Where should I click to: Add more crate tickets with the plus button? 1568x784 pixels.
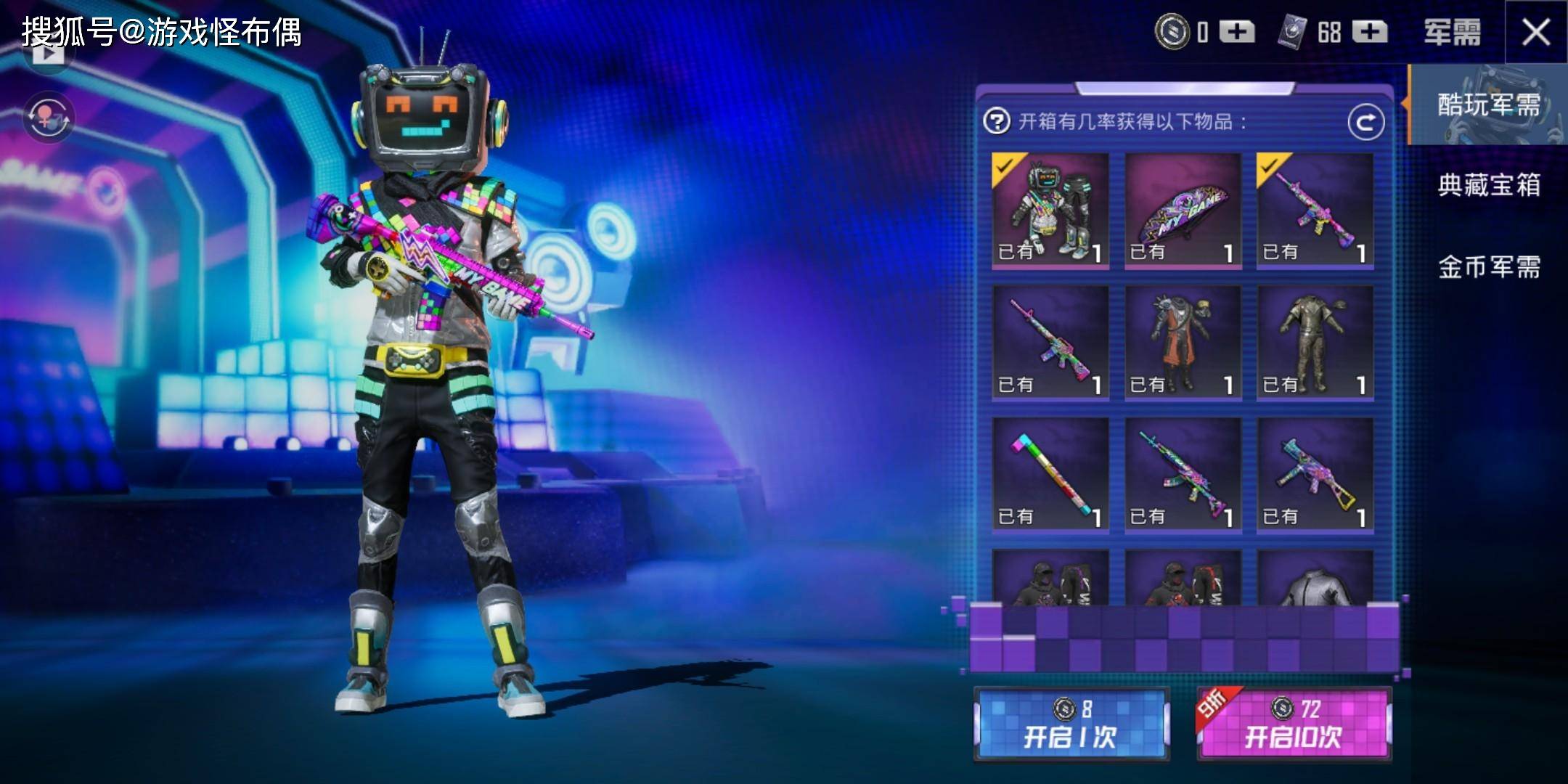pos(1370,33)
